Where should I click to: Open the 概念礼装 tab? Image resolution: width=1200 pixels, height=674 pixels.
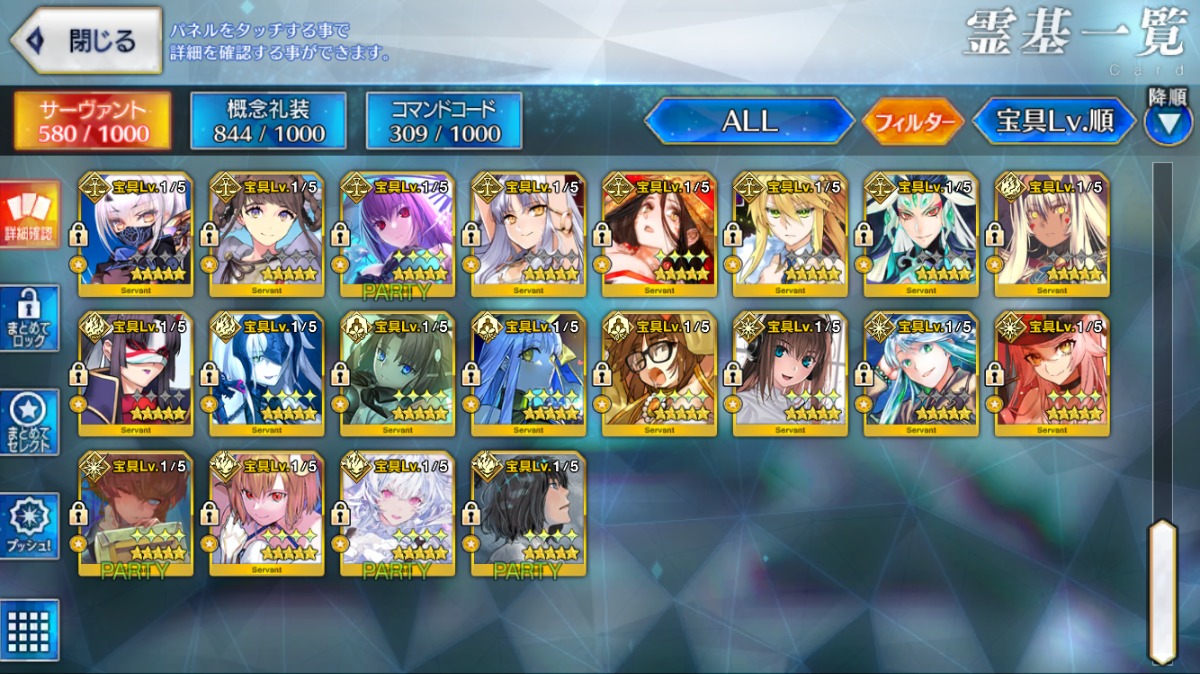268,121
